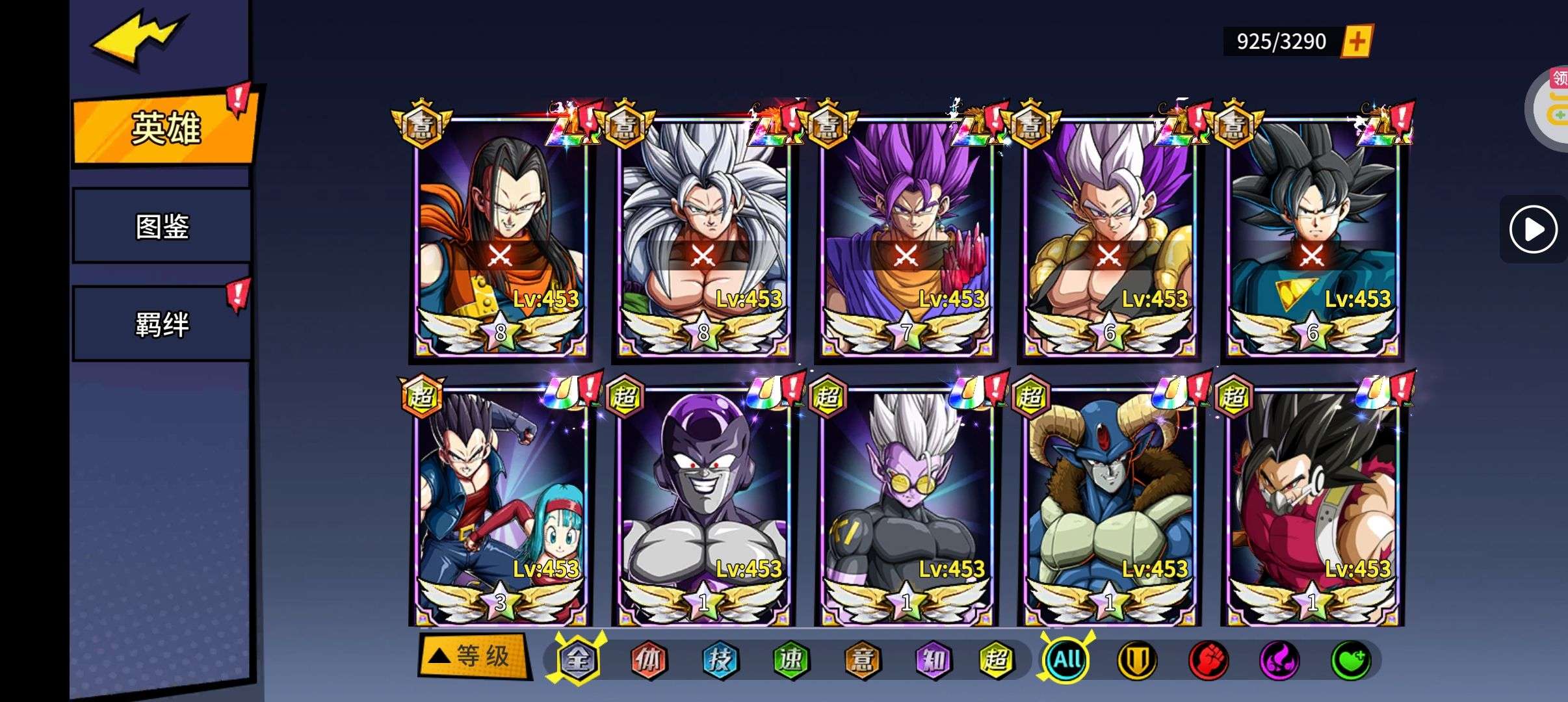The width and height of the screenshot is (1568, 702).
Task: Open the 羁绊 bonds tab
Action: pos(162,324)
